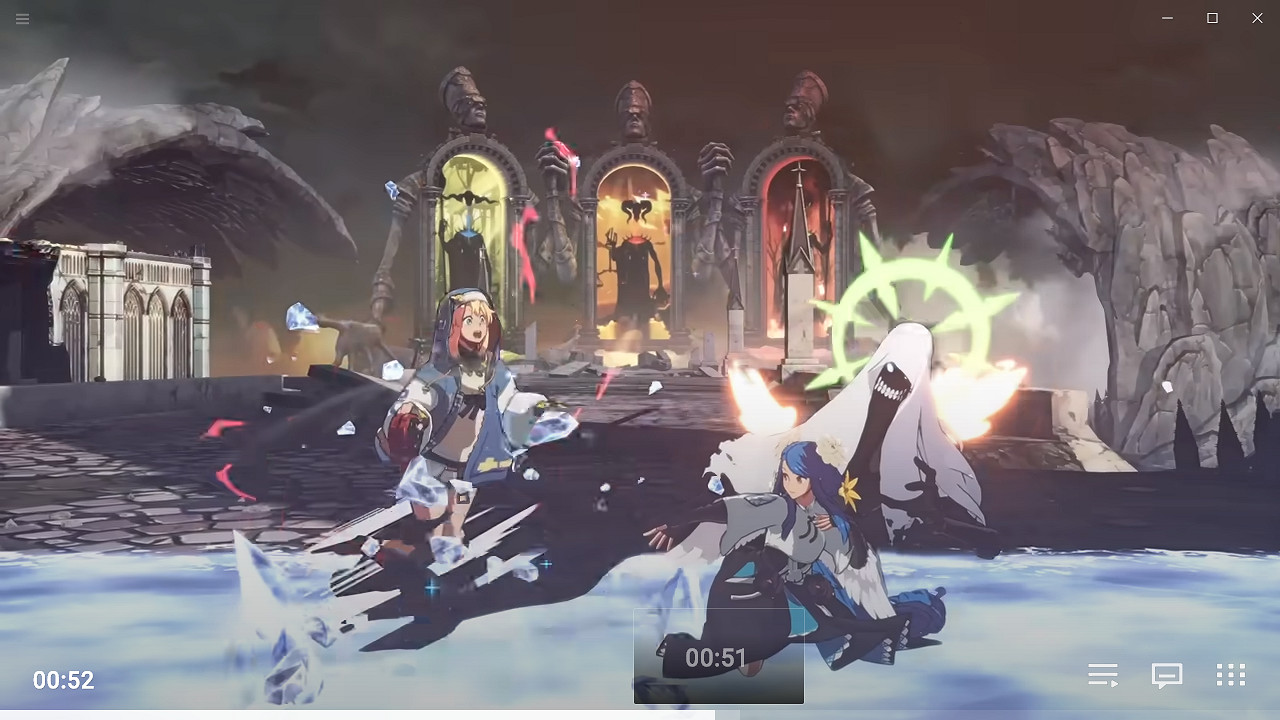This screenshot has height=720, width=1280.
Task: Click the 00:51 seek preview thumbnail
Action: (718, 657)
